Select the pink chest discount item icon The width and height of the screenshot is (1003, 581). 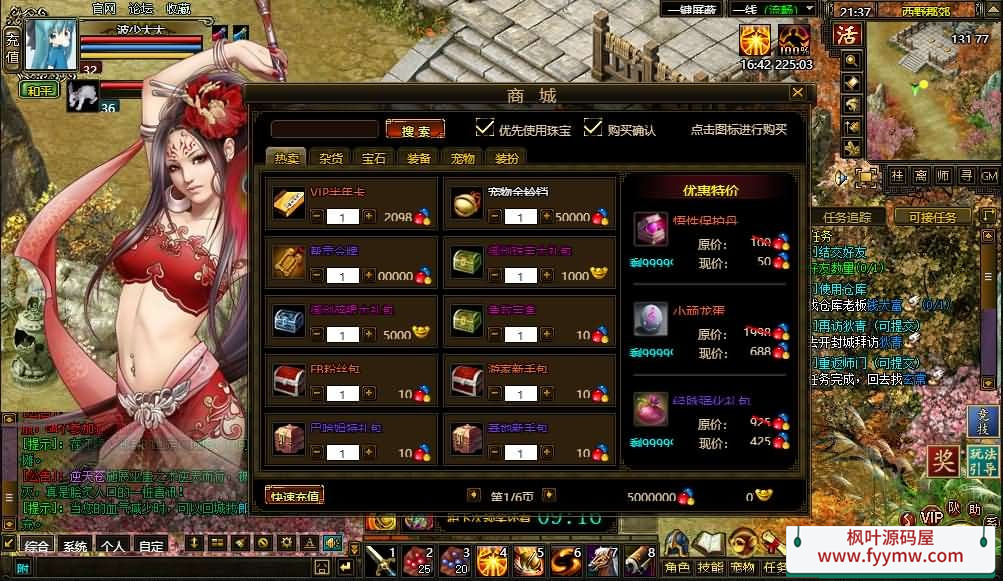pos(650,229)
